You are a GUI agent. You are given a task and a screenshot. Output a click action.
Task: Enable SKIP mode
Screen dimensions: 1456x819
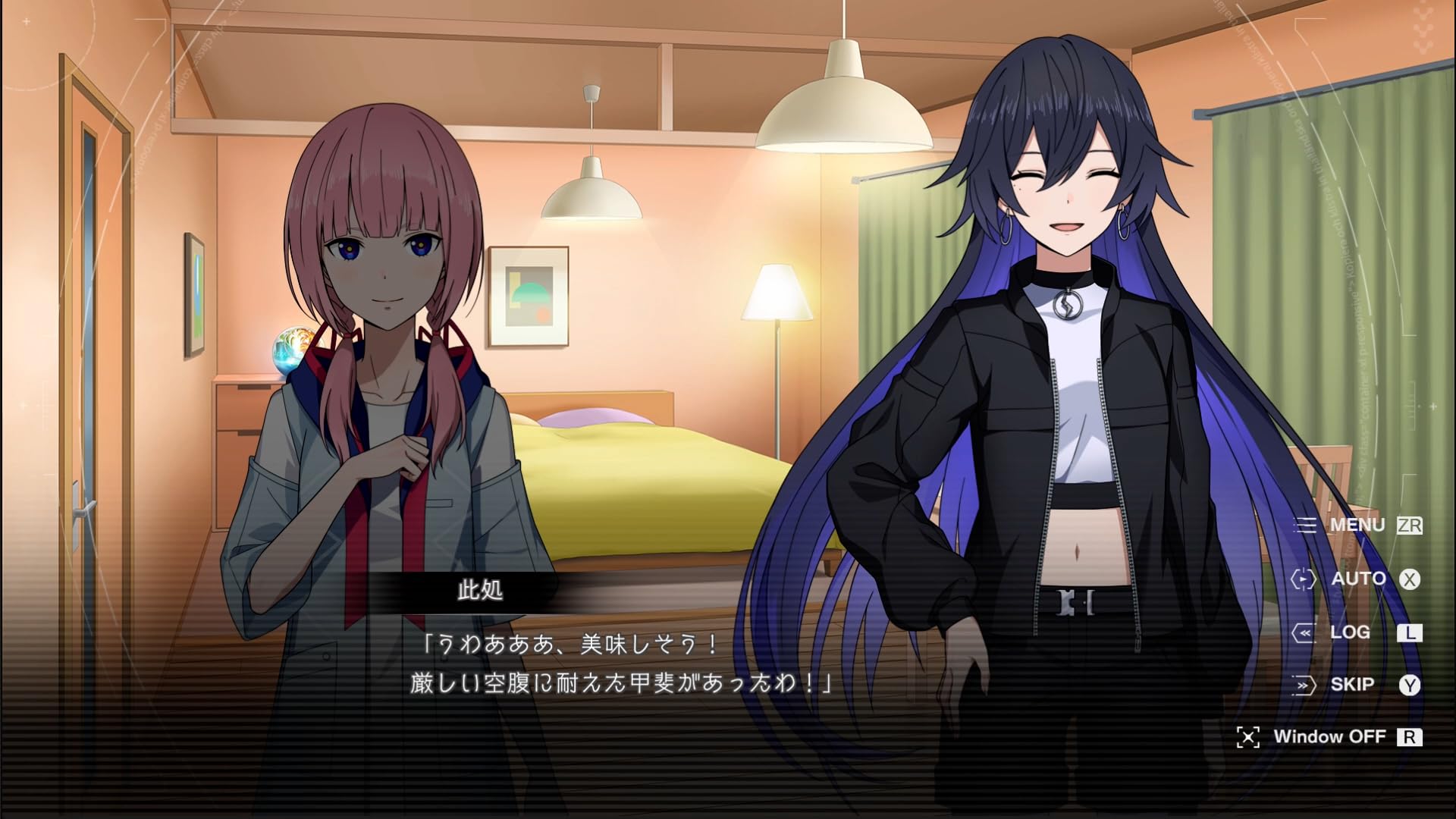click(1354, 683)
